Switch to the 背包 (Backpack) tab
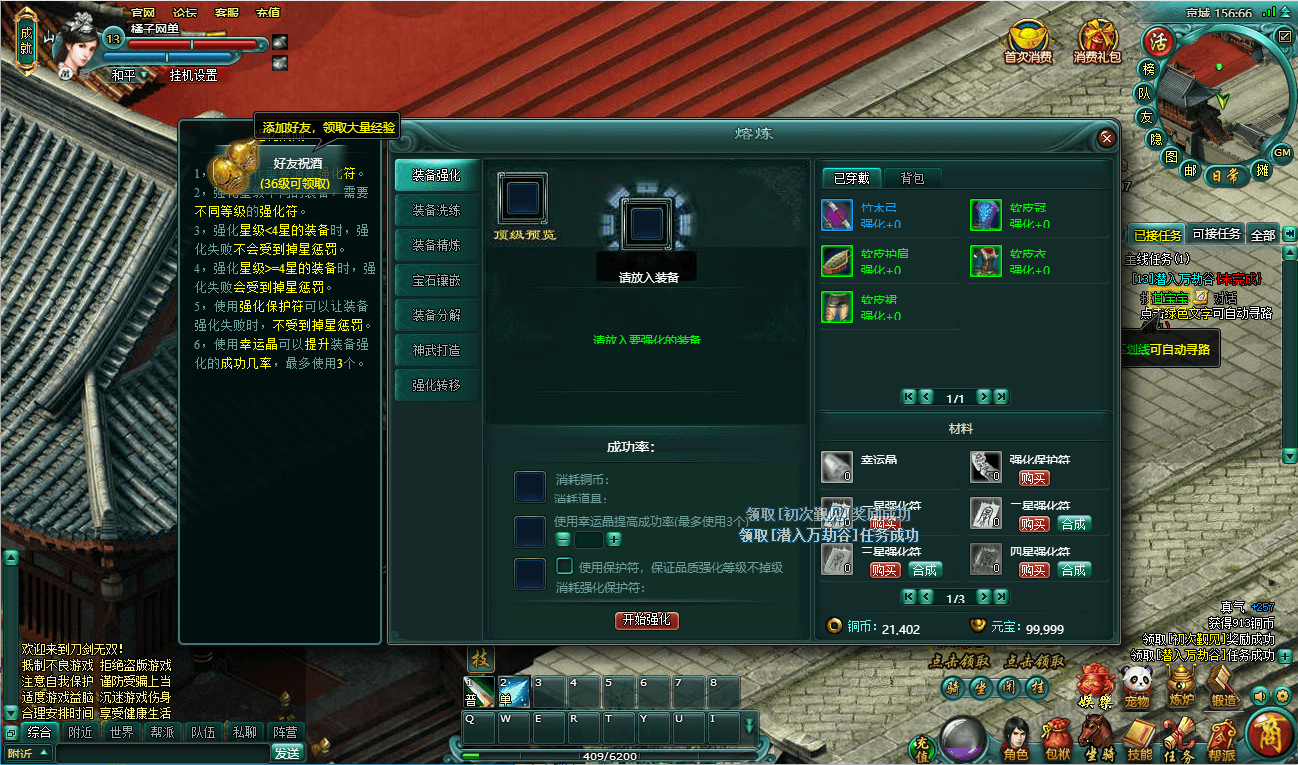Viewport: 1298px width, 765px height. click(911, 178)
